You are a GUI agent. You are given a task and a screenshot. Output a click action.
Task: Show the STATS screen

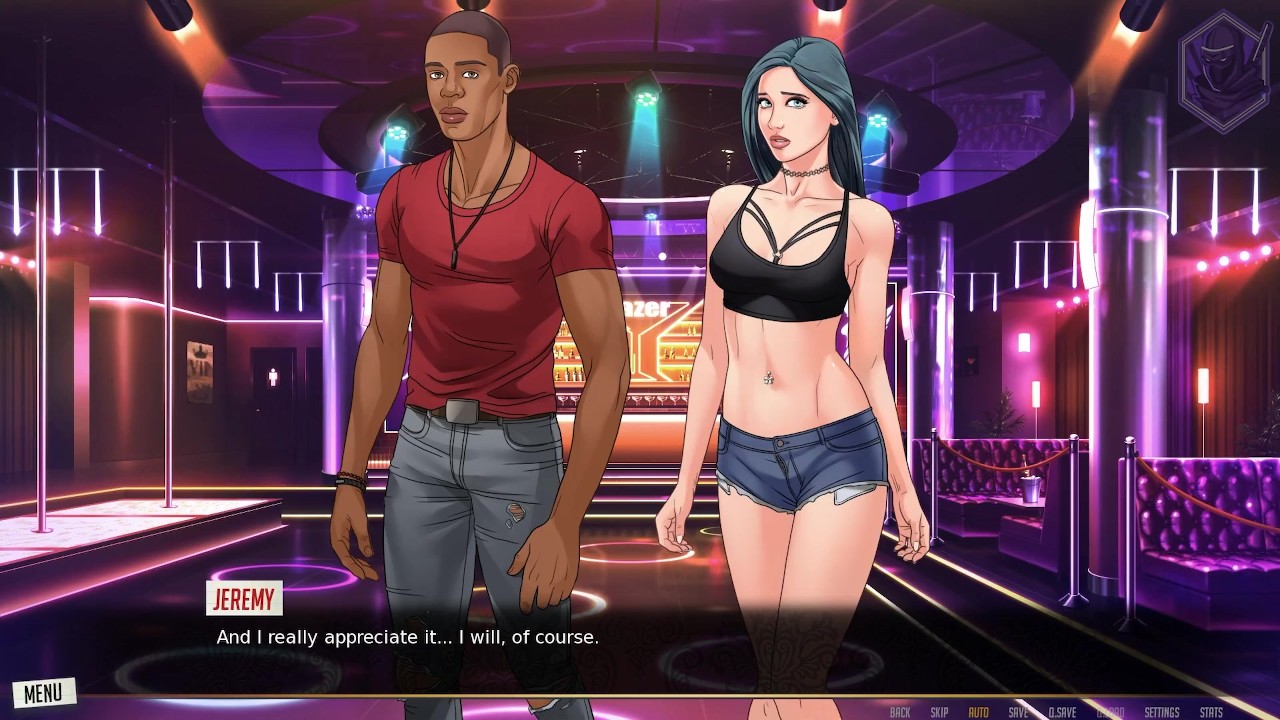coord(1211,712)
